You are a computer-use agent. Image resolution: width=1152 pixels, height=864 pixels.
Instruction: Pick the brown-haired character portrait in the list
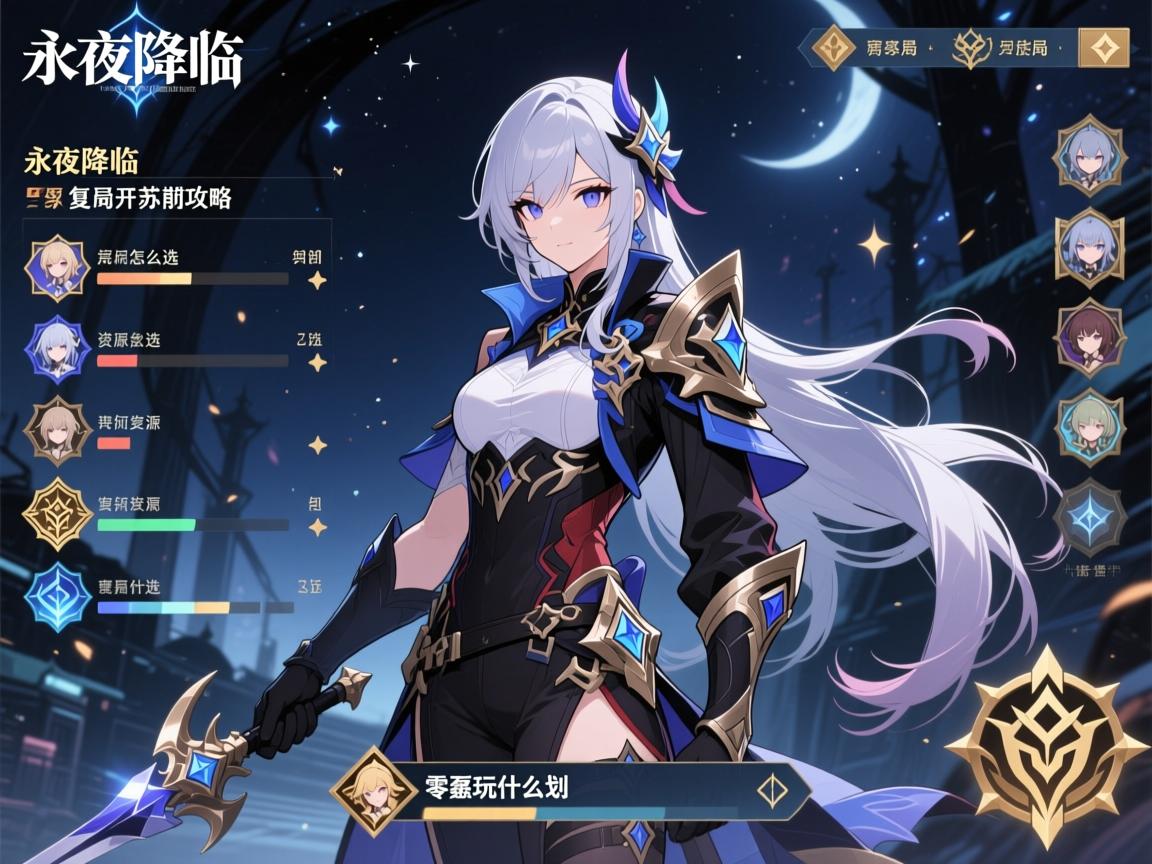point(59,431)
